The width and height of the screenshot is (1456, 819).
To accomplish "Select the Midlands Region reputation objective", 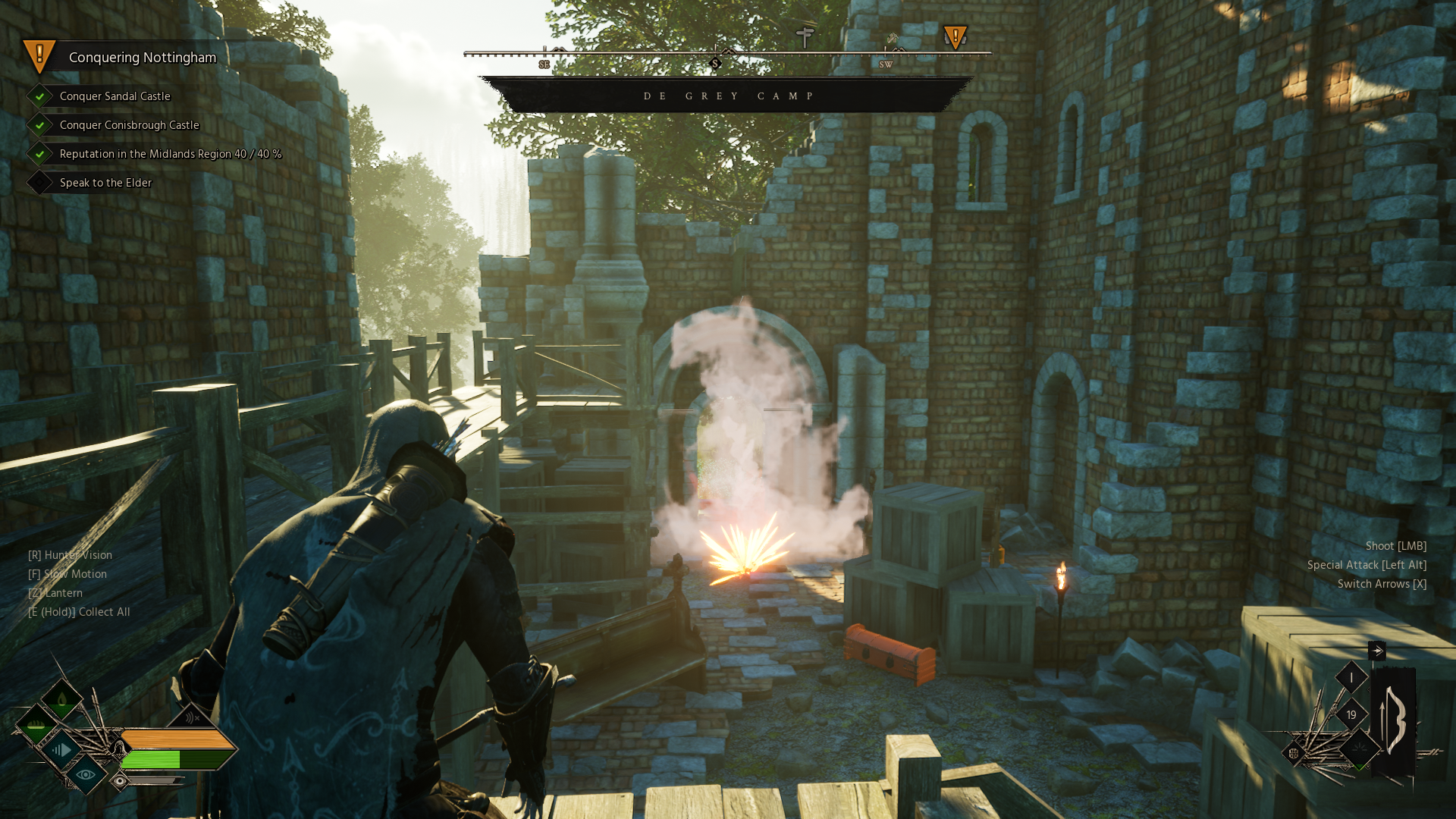I will [170, 154].
